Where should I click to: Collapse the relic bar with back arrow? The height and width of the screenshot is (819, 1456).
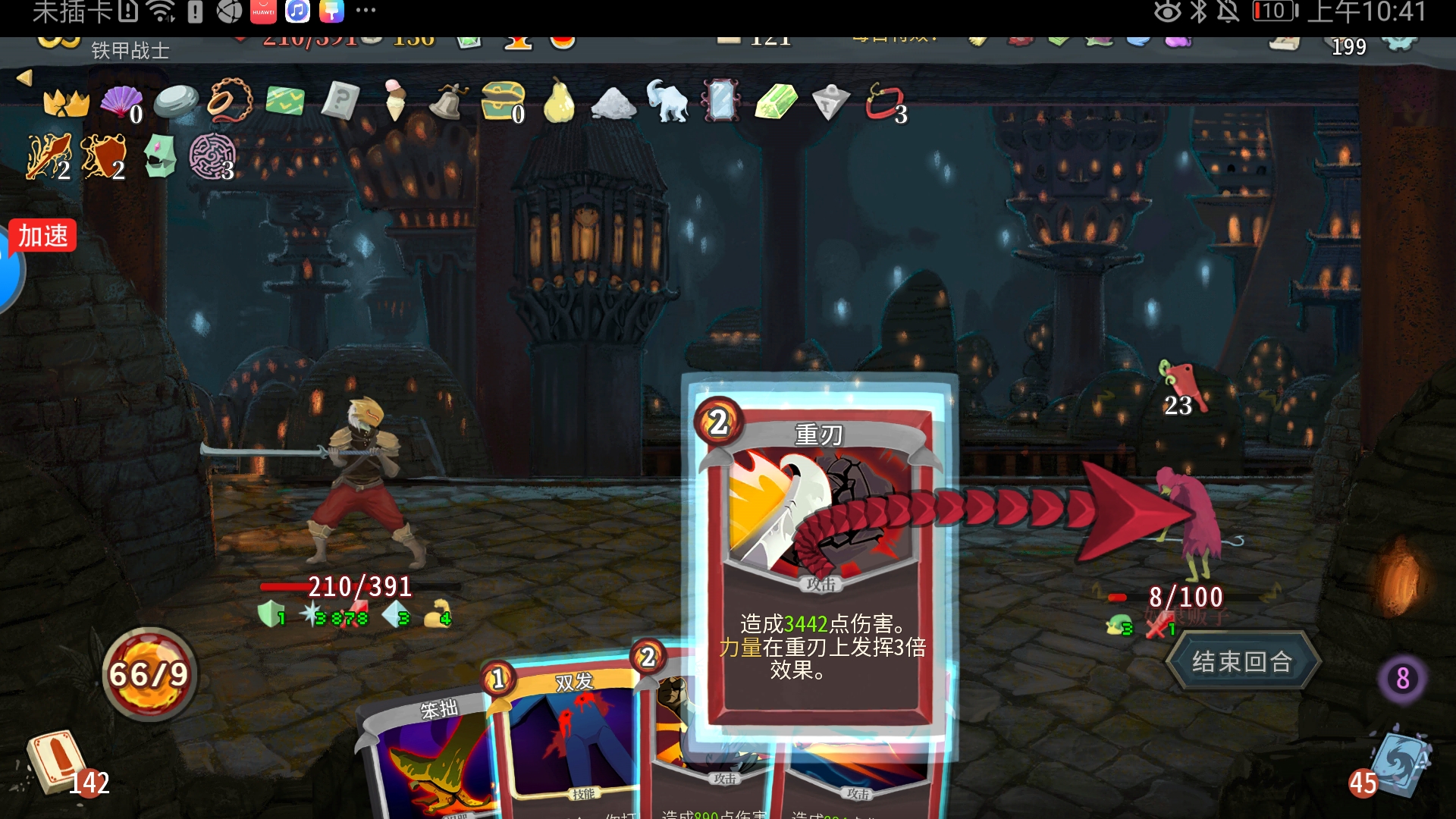point(24,77)
